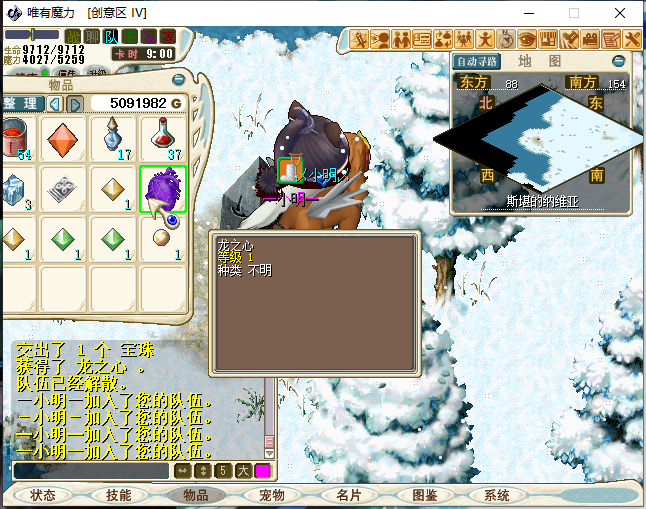Close the inventory panel with its blue button
Screen dimensions: 646x509
tap(178, 79)
